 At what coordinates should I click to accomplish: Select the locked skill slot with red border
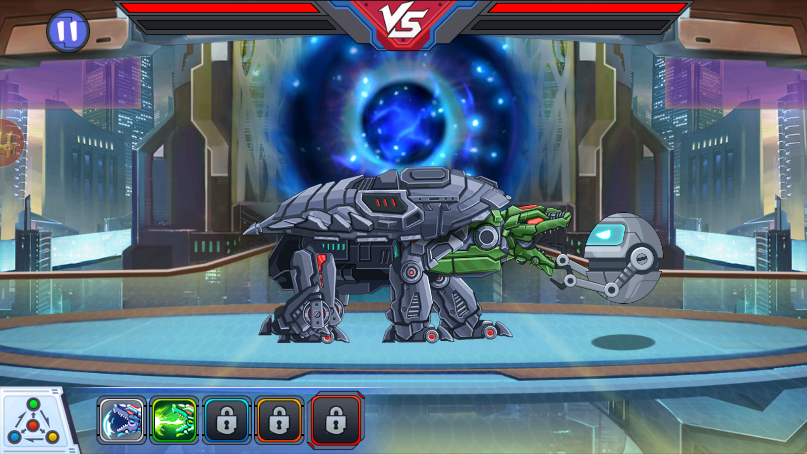[x=336, y=420]
